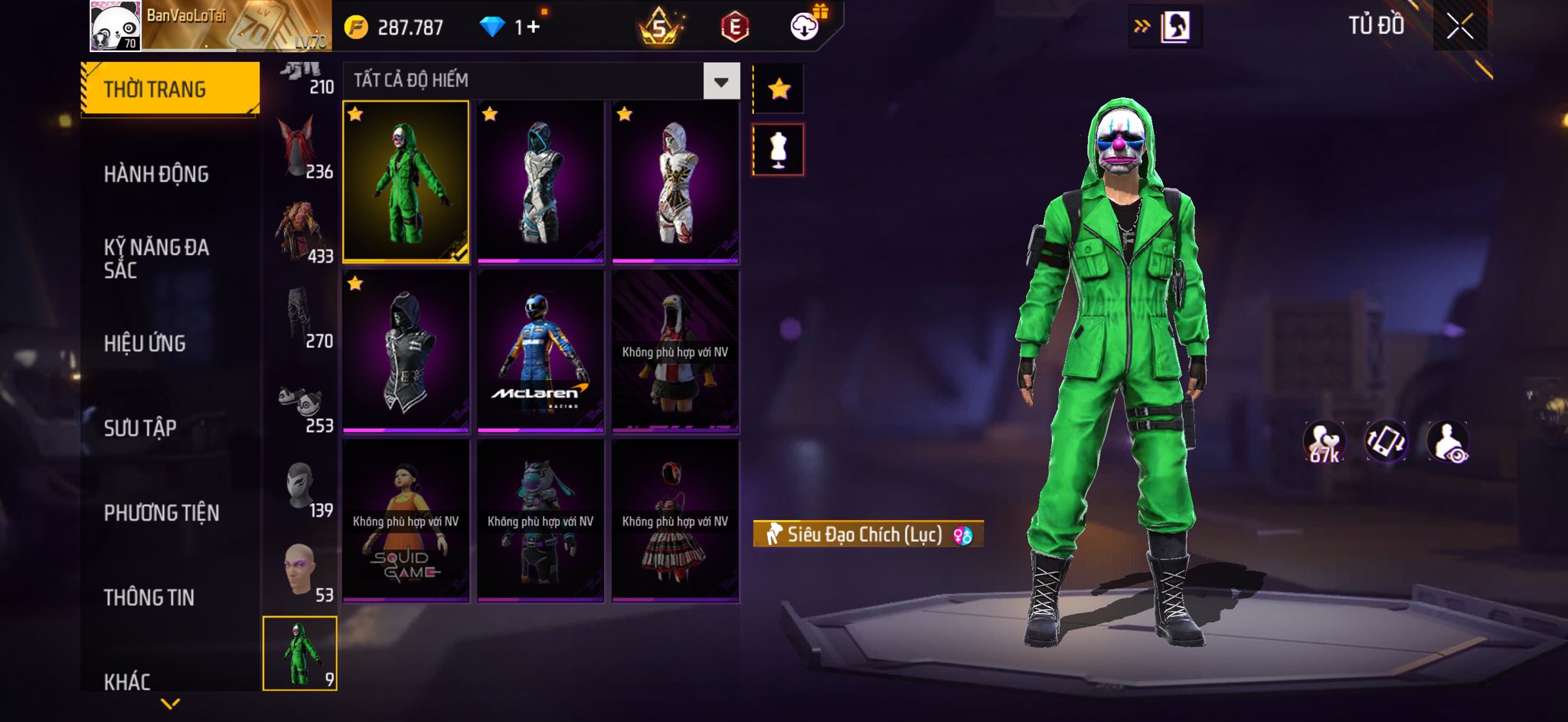1568x722 pixels.
Task: Click the mannequin outfit set button
Action: pos(779,150)
